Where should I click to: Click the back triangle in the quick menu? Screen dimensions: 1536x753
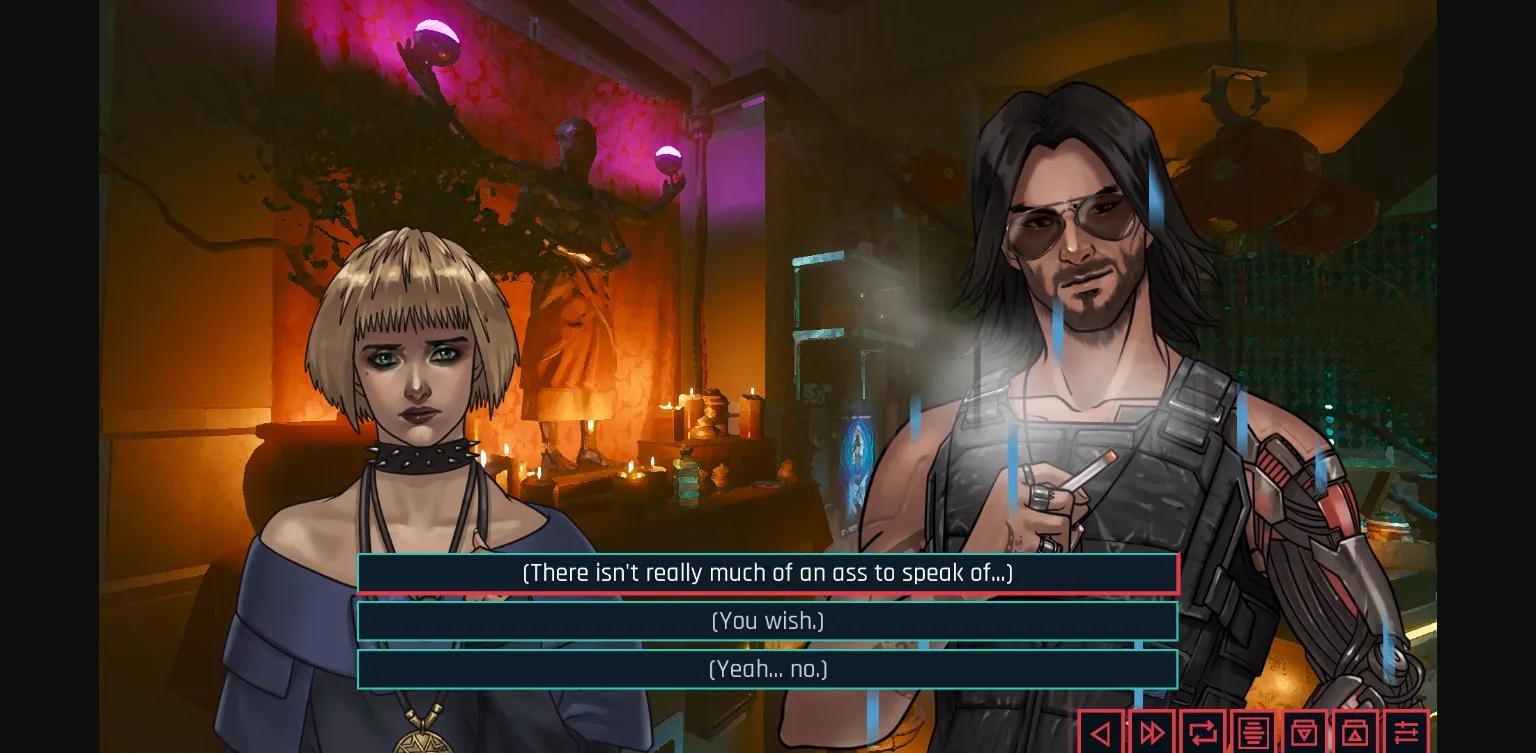coord(1102,731)
